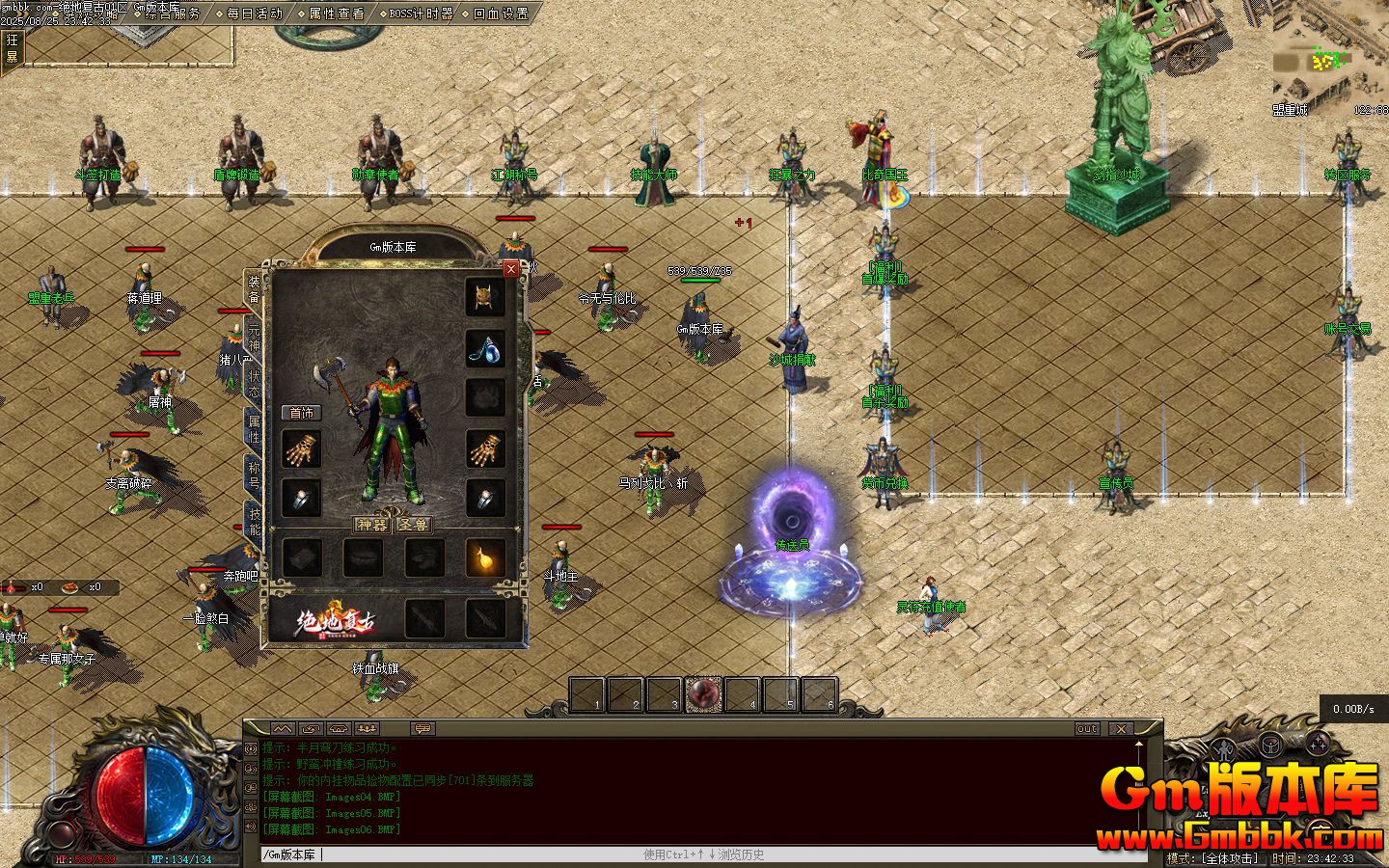Toggle the 狂暴 berserk button
The width and height of the screenshot is (1389, 868).
click(x=12, y=48)
